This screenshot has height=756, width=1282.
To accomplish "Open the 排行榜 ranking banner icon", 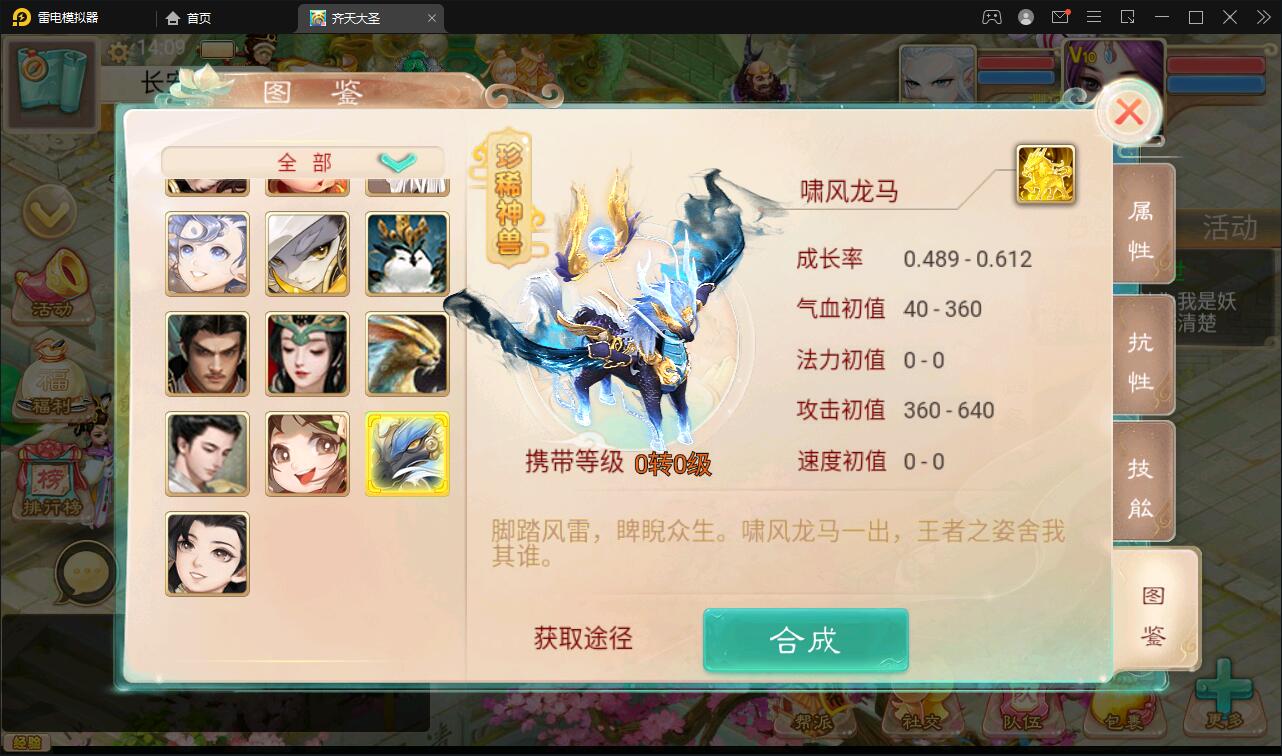I will tap(52, 470).
